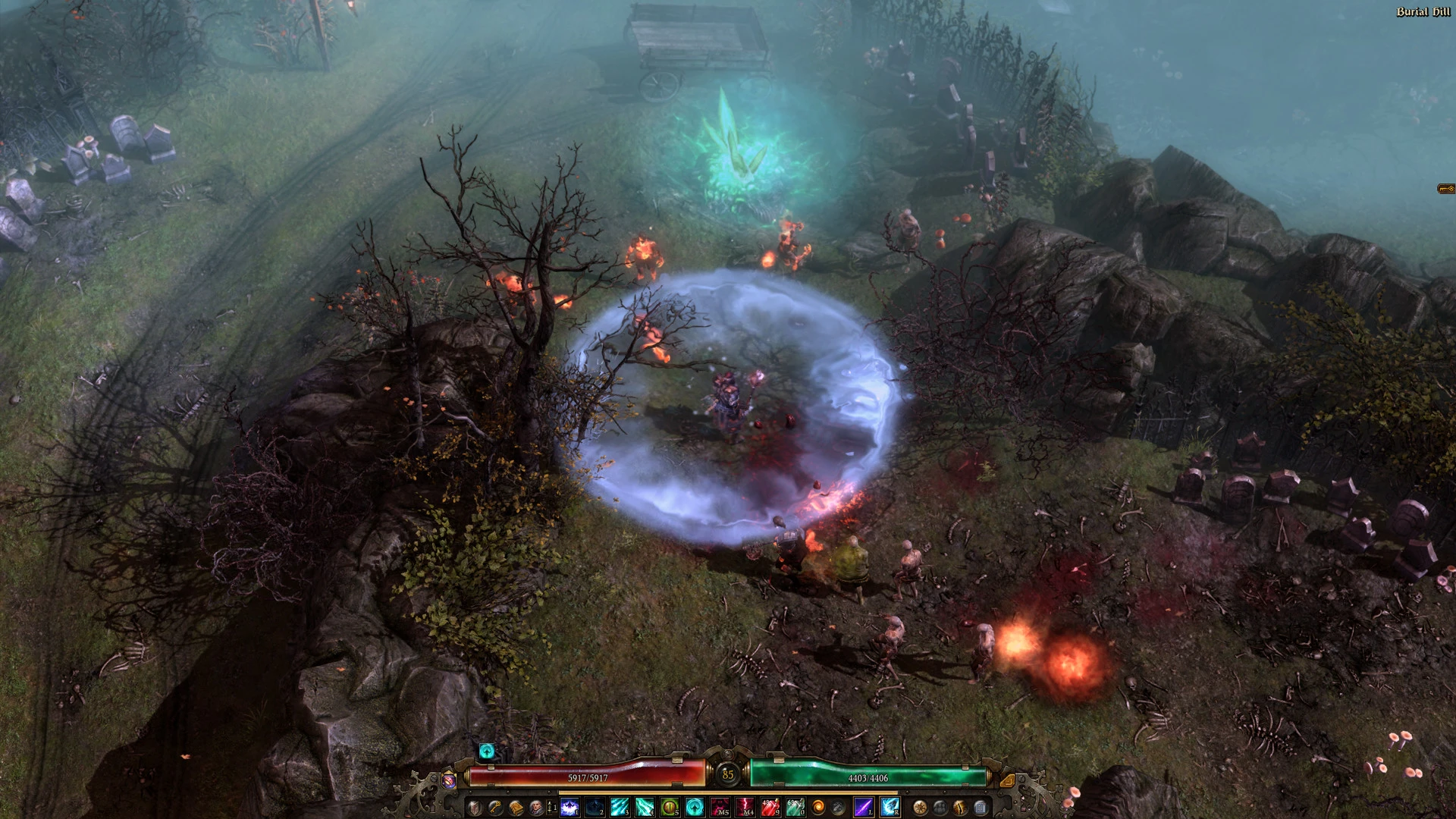
Task: Open the game menu with the tome icon
Action: [x=979, y=807]
